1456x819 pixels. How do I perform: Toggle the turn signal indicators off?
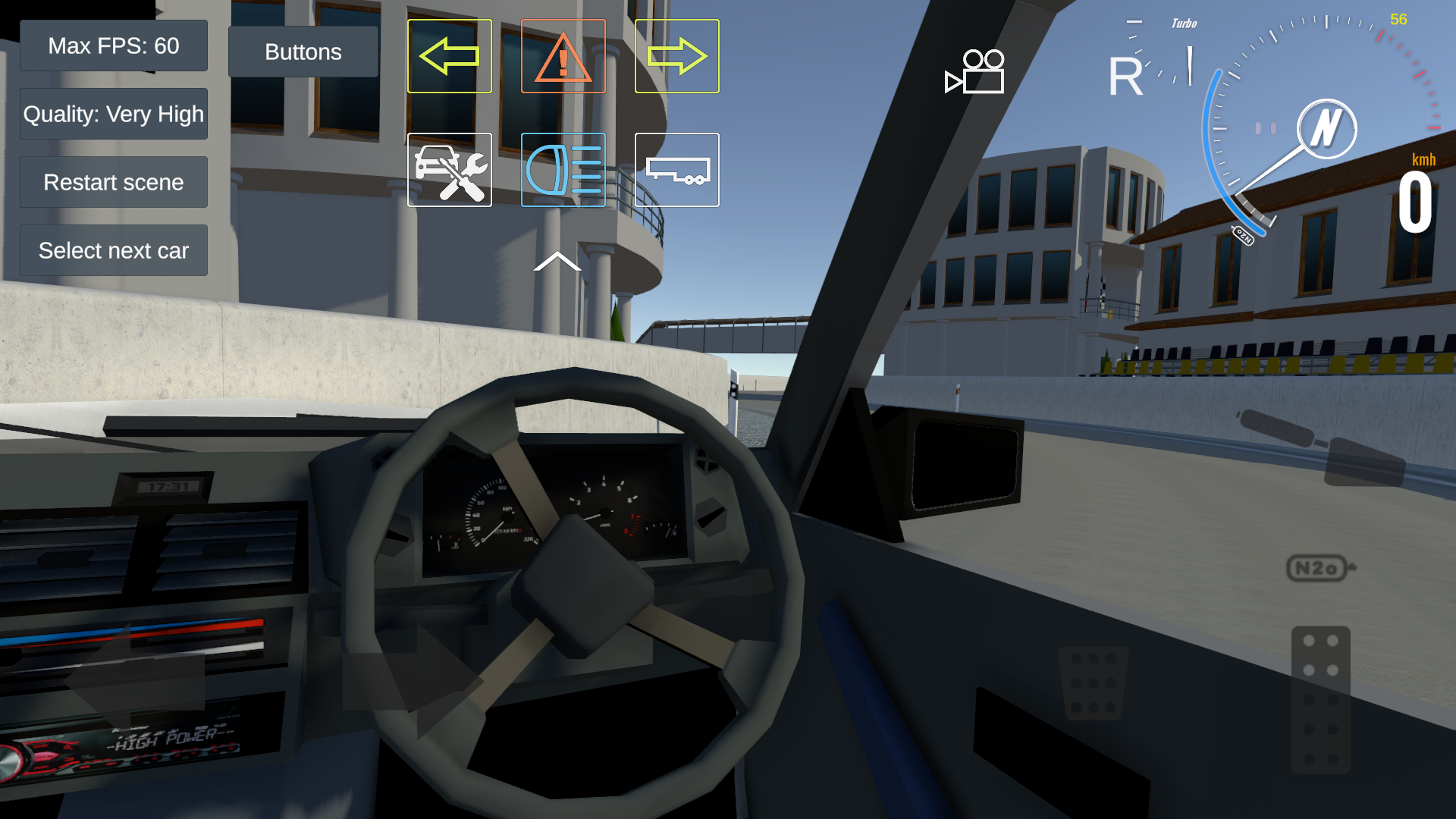pyautogui.click(x=449, y=55)
